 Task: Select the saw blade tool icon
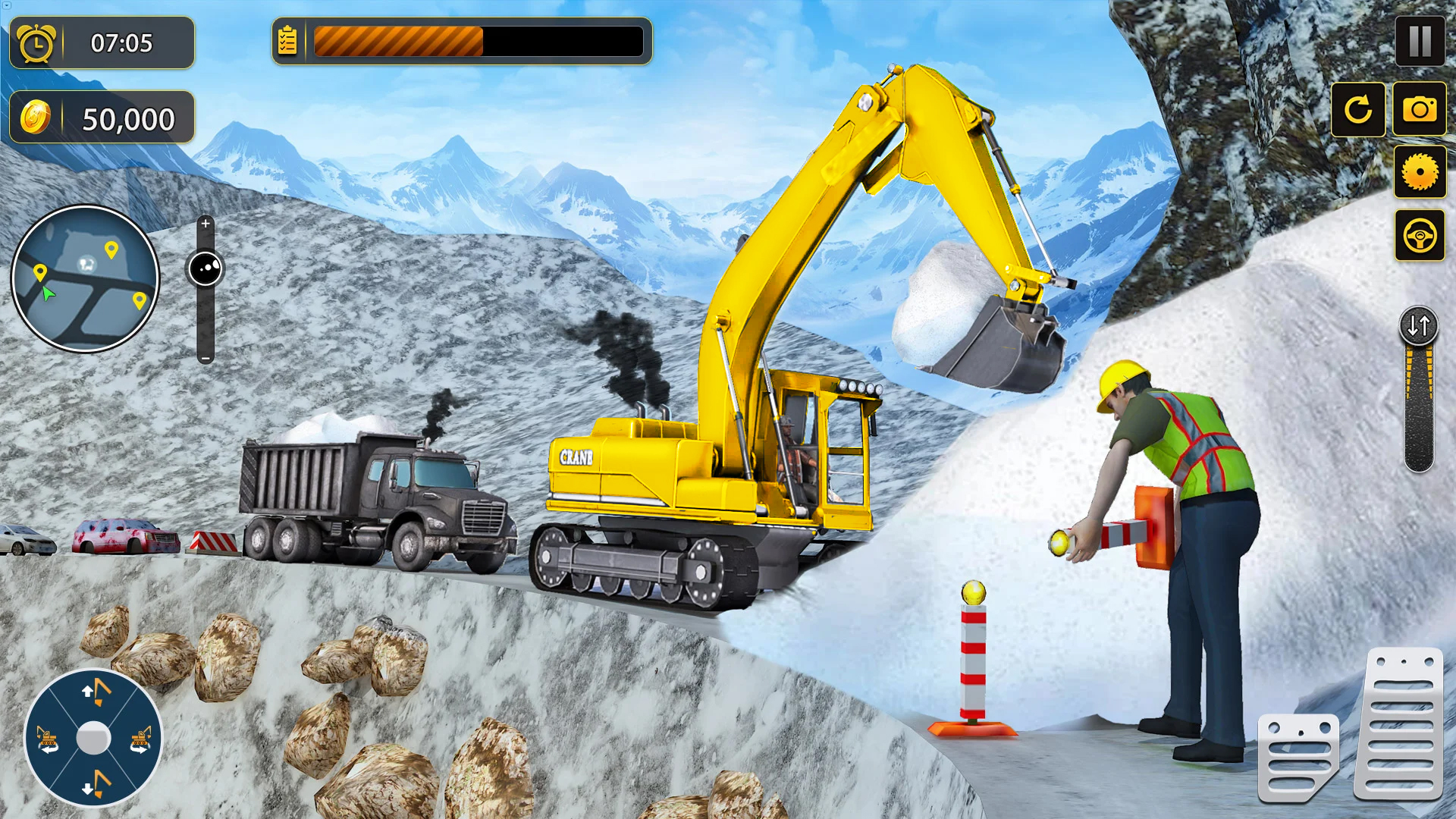(x=1420, y=173)
